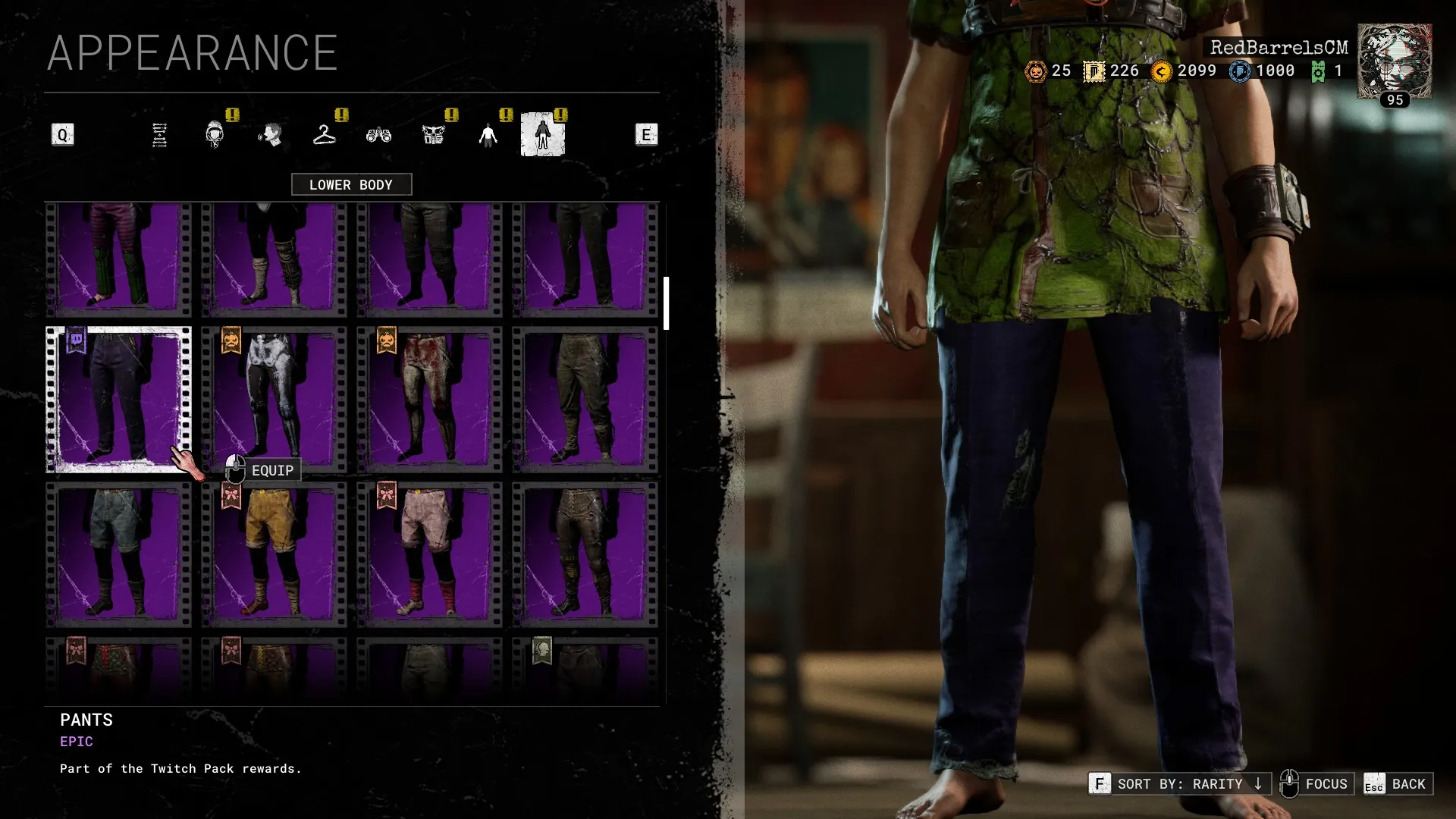The image size is (1456, 819).
Task: Select the highlighted lower body tab
Action: coord(543,135)
